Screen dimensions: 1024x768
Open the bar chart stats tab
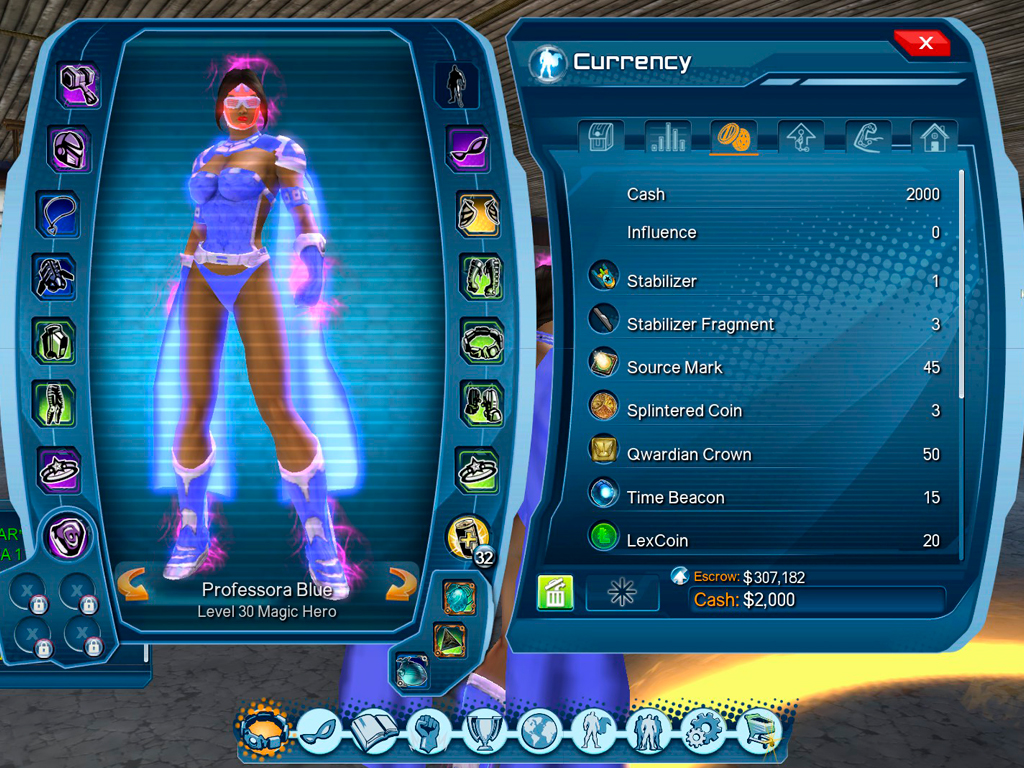(669, 138)
